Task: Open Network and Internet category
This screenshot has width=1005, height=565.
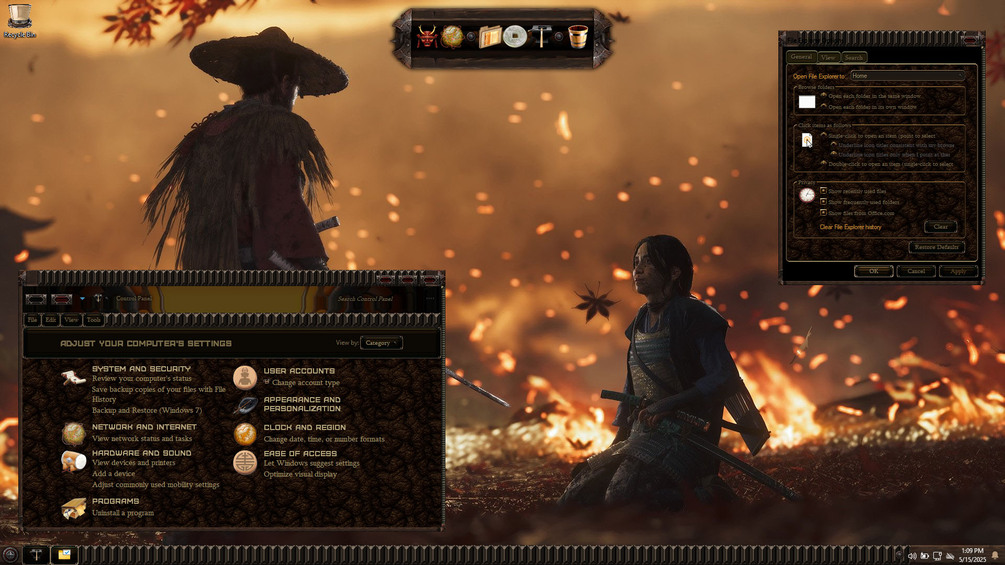Action: pyautogui.click(x=144, y=427)
